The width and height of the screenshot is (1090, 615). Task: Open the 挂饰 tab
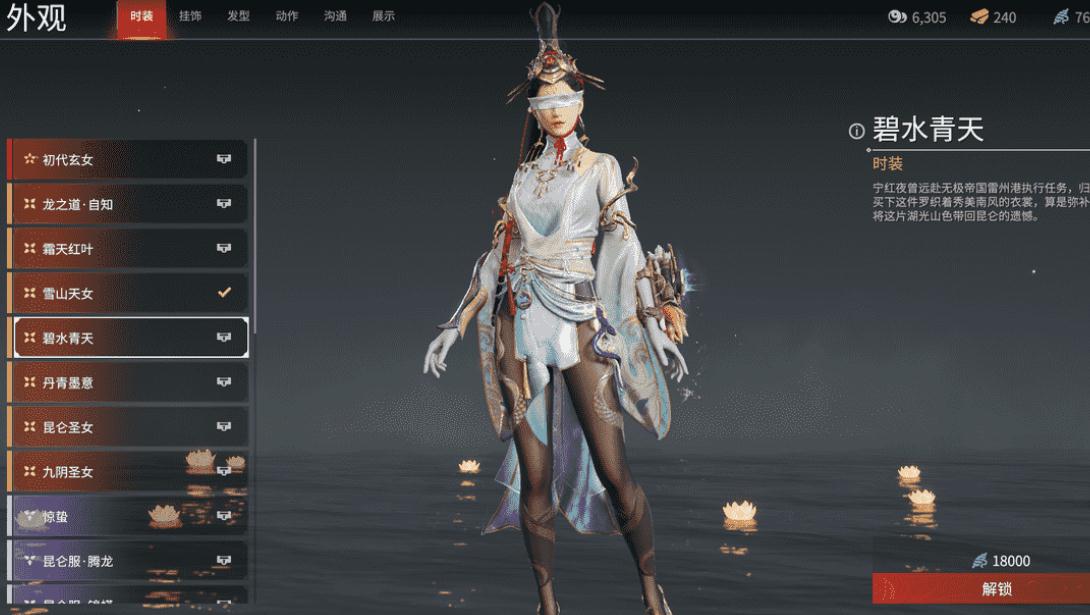click(x=190, y=16)
